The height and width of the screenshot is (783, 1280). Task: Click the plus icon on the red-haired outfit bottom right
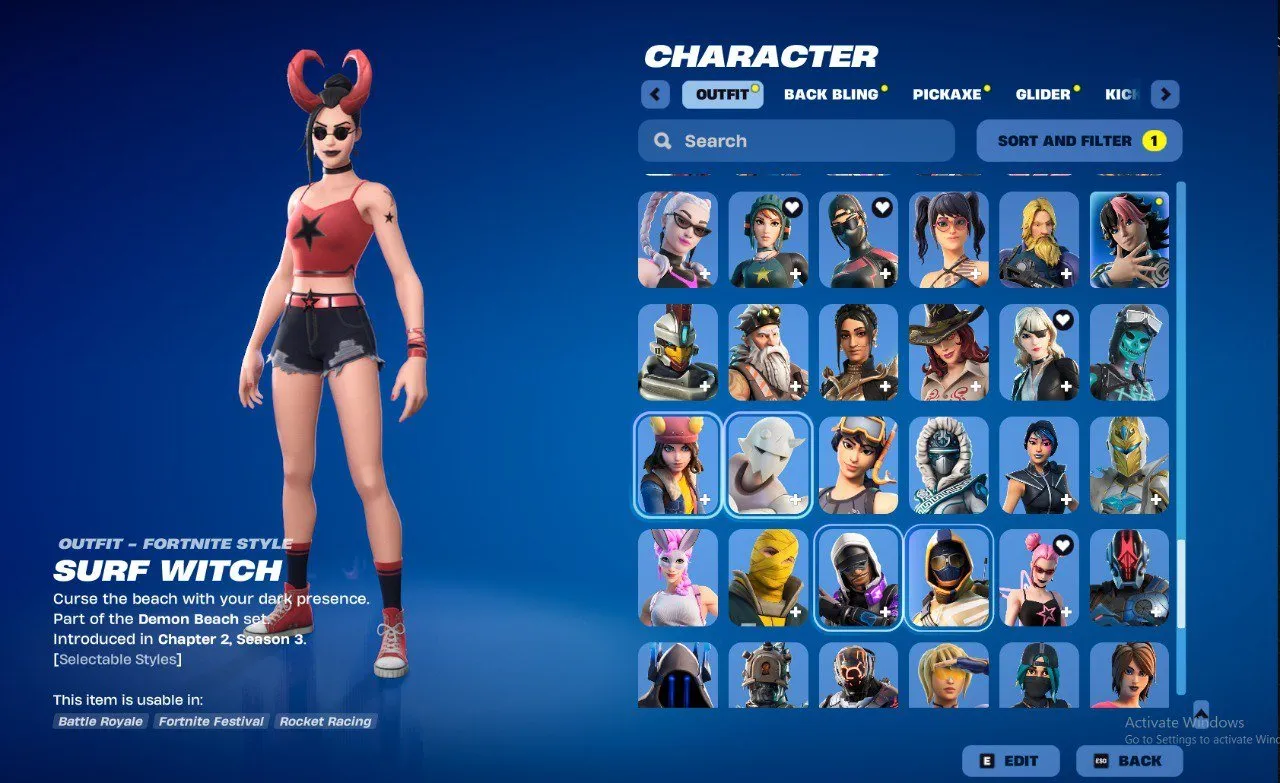(x=1157, y=712)
